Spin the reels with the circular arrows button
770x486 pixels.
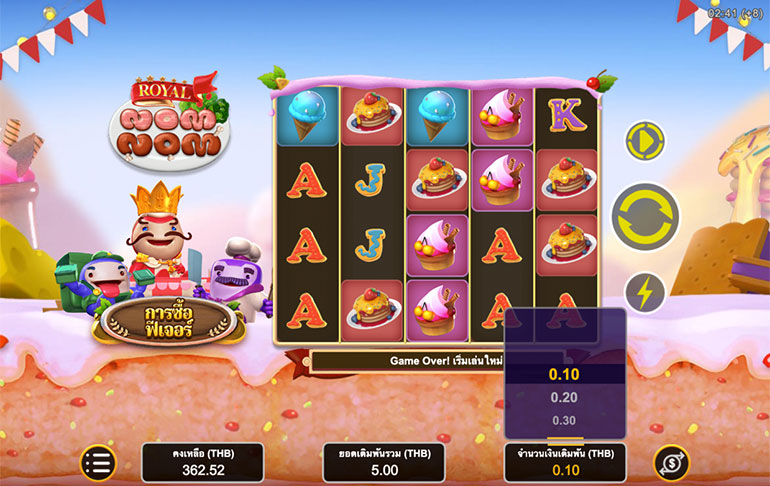pyautogui.click(x=645, y=217)
